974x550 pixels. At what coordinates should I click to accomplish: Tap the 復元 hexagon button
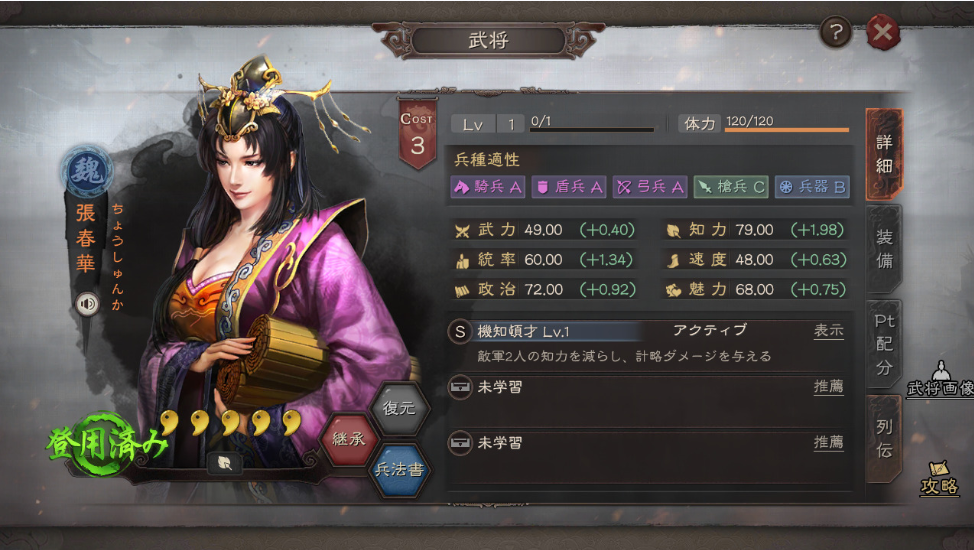click(400, 408)
